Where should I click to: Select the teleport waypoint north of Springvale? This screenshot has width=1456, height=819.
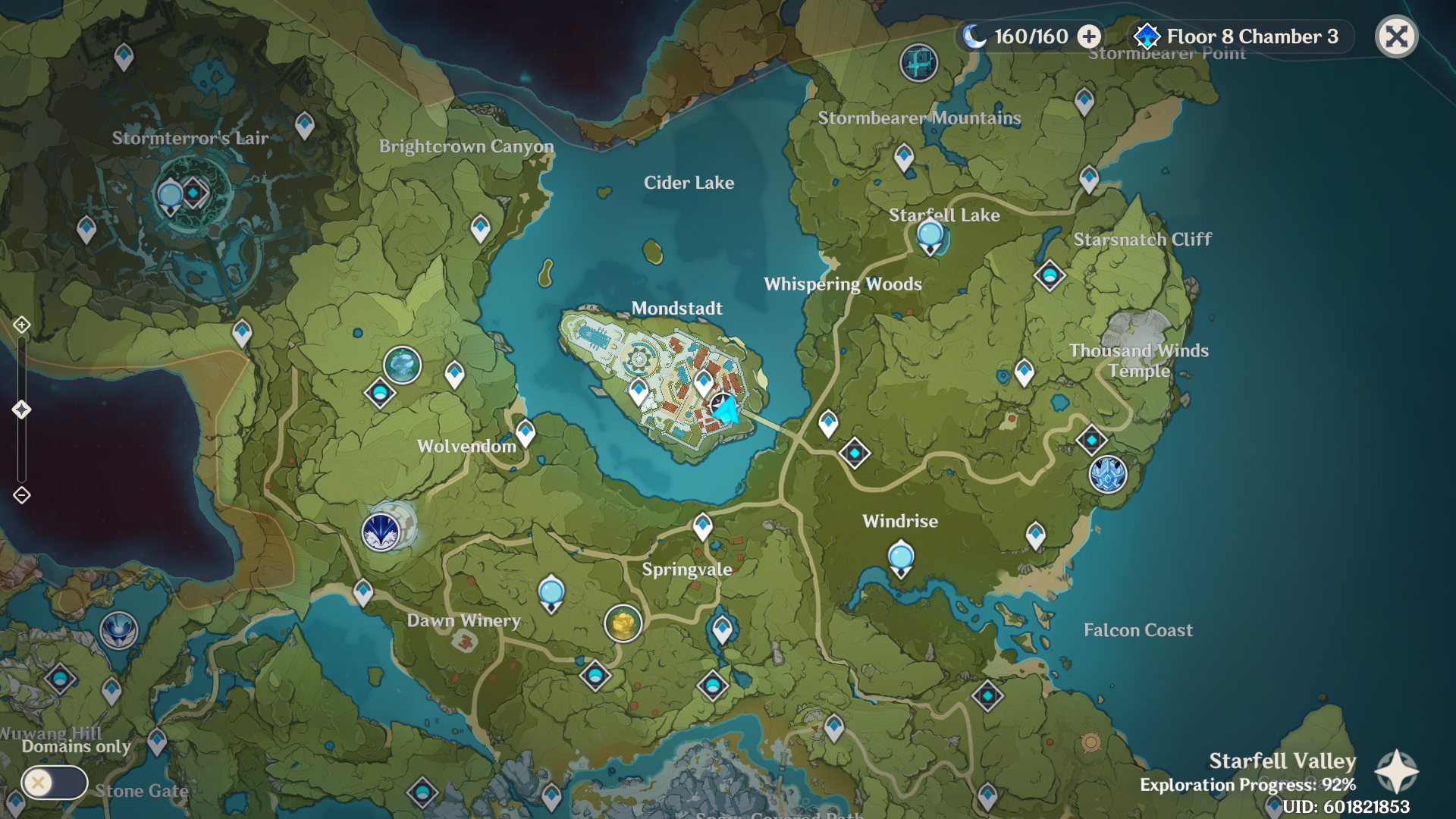[703, 526]
